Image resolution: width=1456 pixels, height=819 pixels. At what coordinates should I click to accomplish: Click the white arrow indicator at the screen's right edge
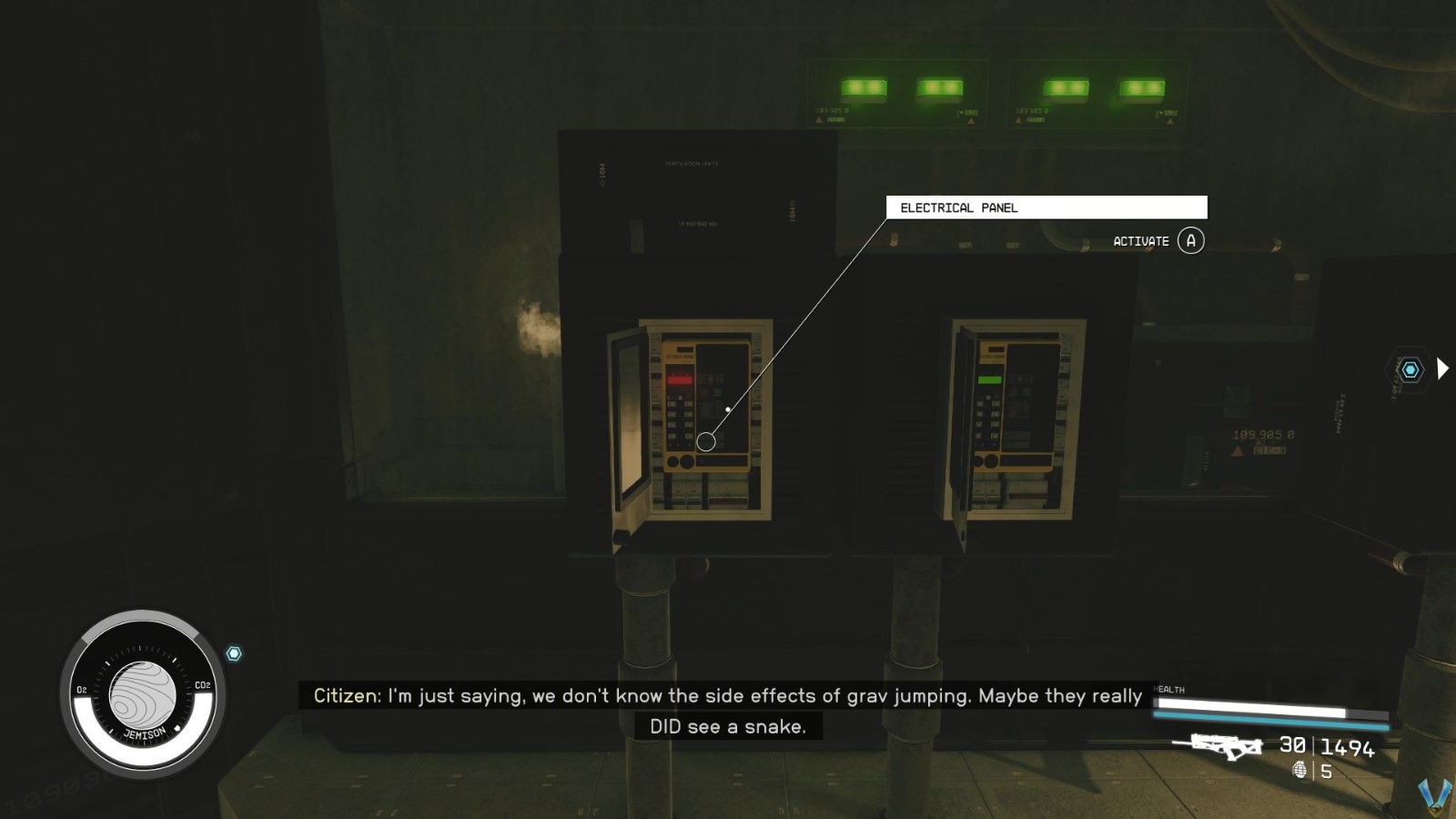pyautogui.click(x=1444, y=369)
